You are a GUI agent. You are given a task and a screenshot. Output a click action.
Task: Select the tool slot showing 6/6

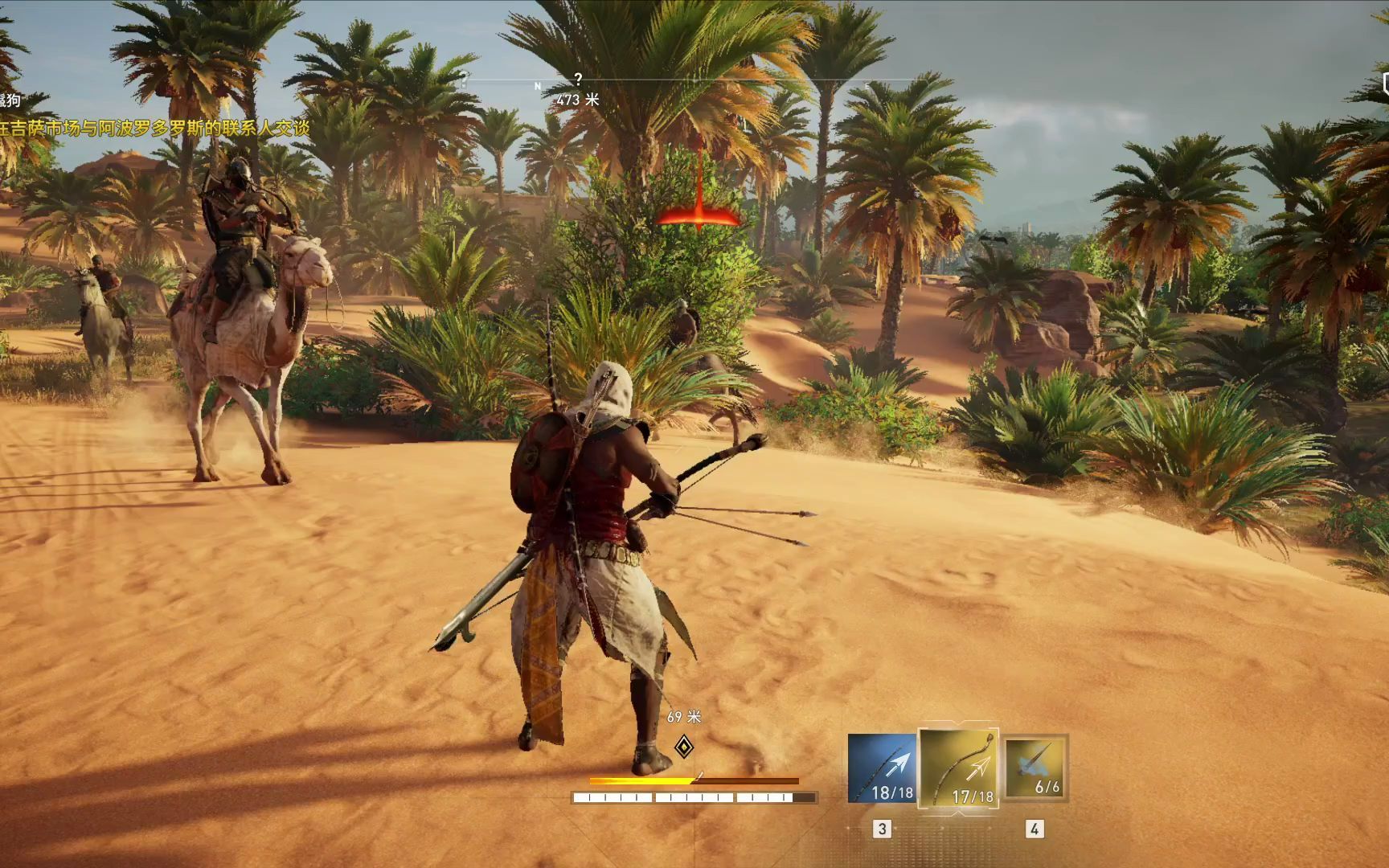[x=1036, y=767]
